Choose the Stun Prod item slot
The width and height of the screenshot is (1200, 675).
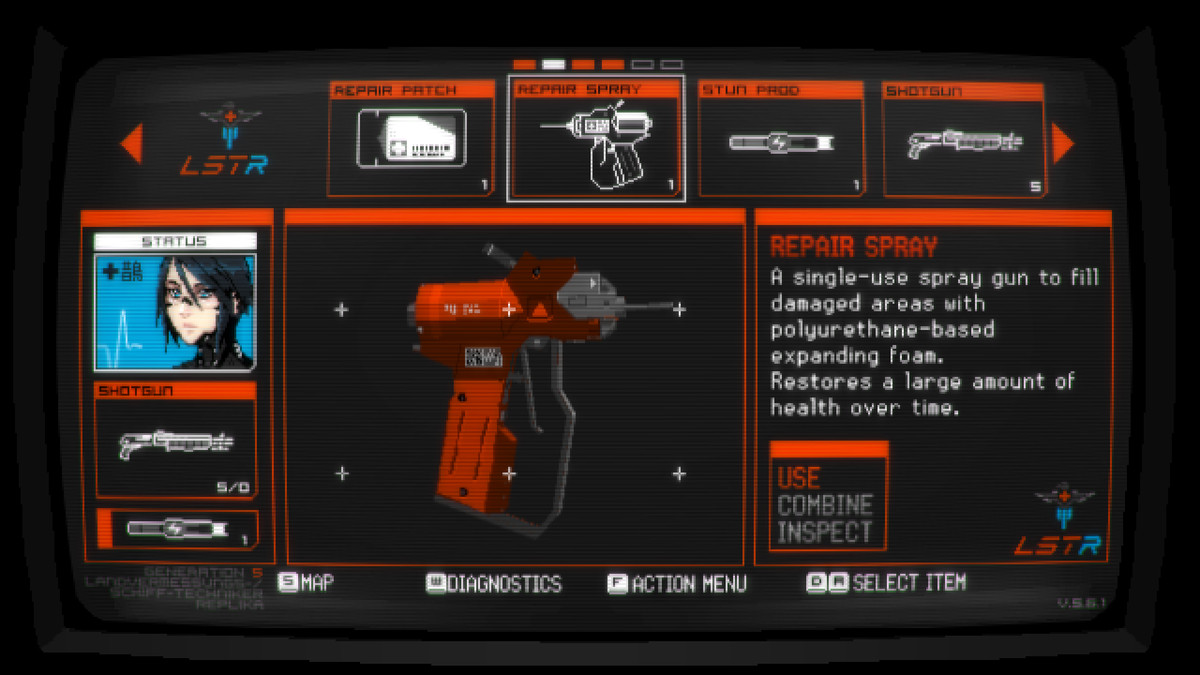click(x=781, y=139)
